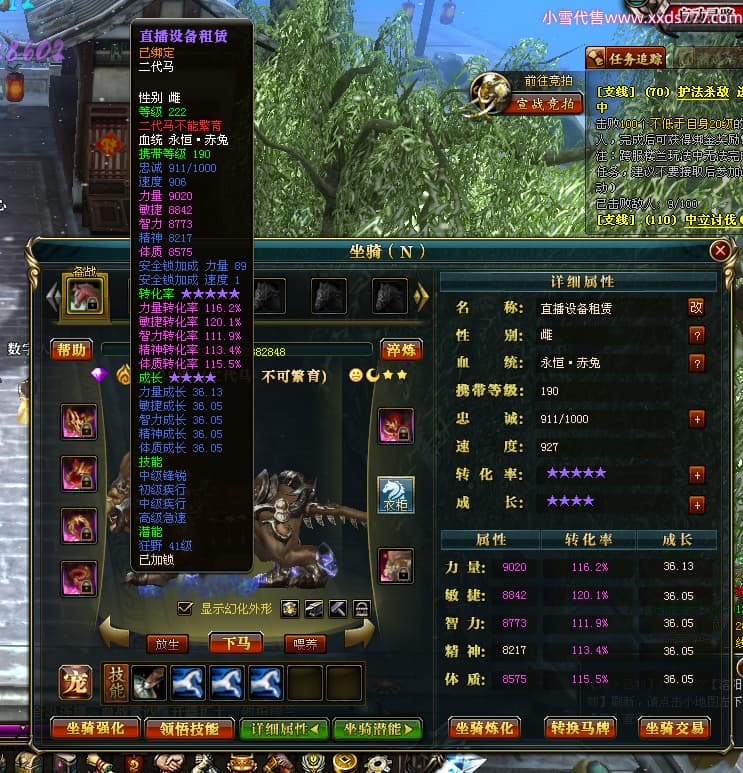Viewport: 743px width, 773px height.
Task: Dismount using the 下马 button
Action: 236,643
